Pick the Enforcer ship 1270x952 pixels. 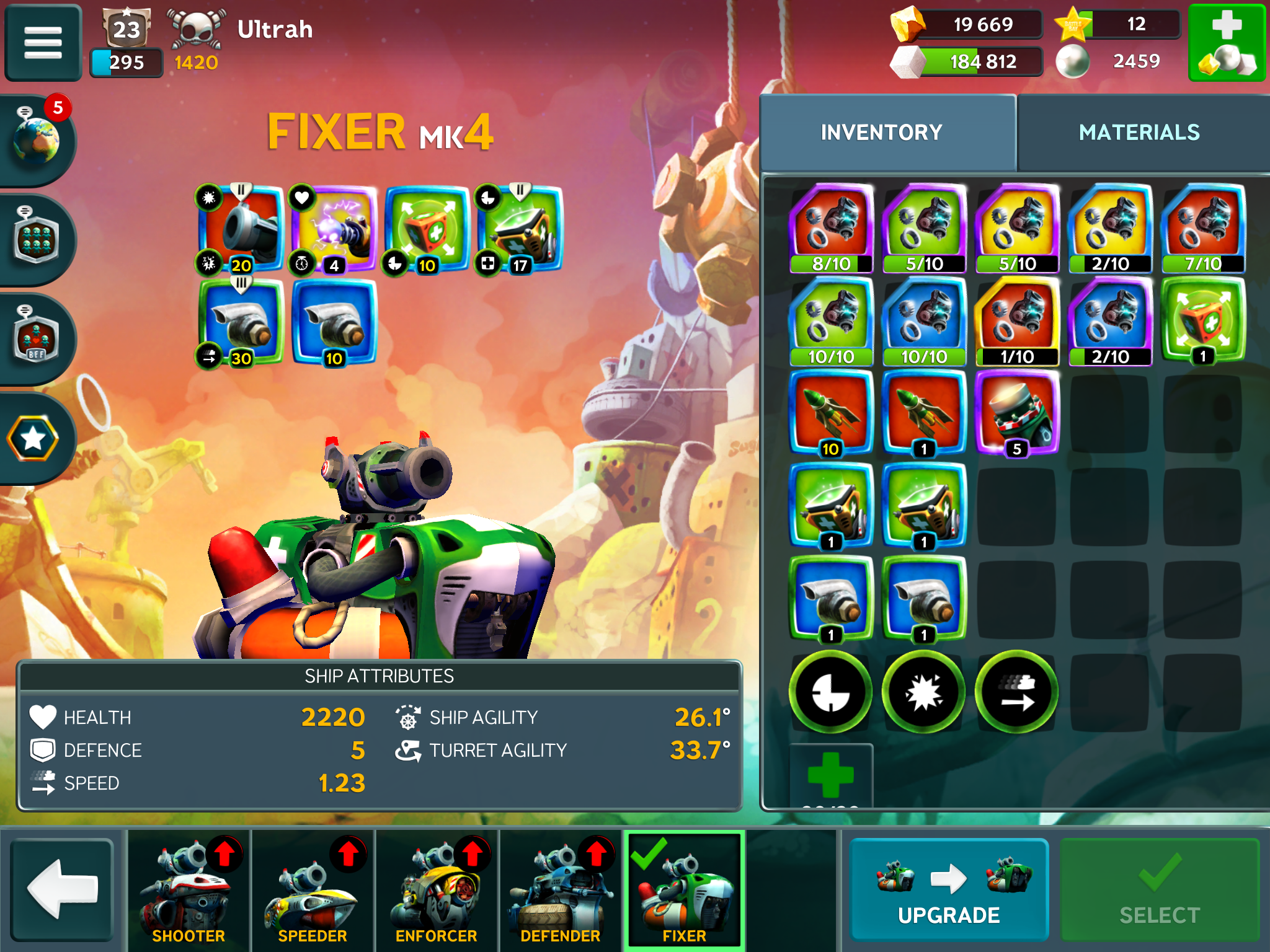click(437, 891)
